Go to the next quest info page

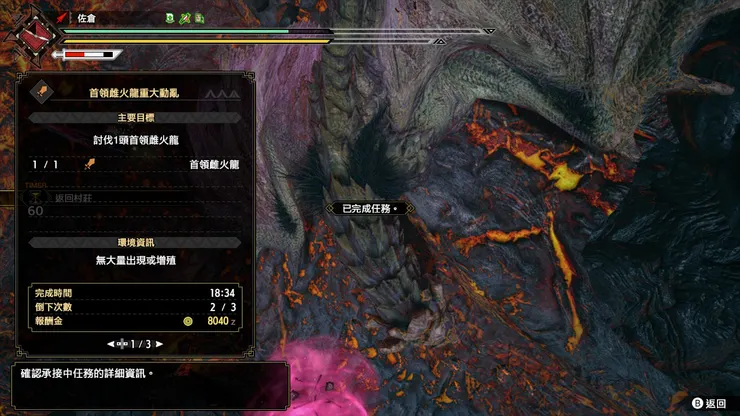coord(158,343)
